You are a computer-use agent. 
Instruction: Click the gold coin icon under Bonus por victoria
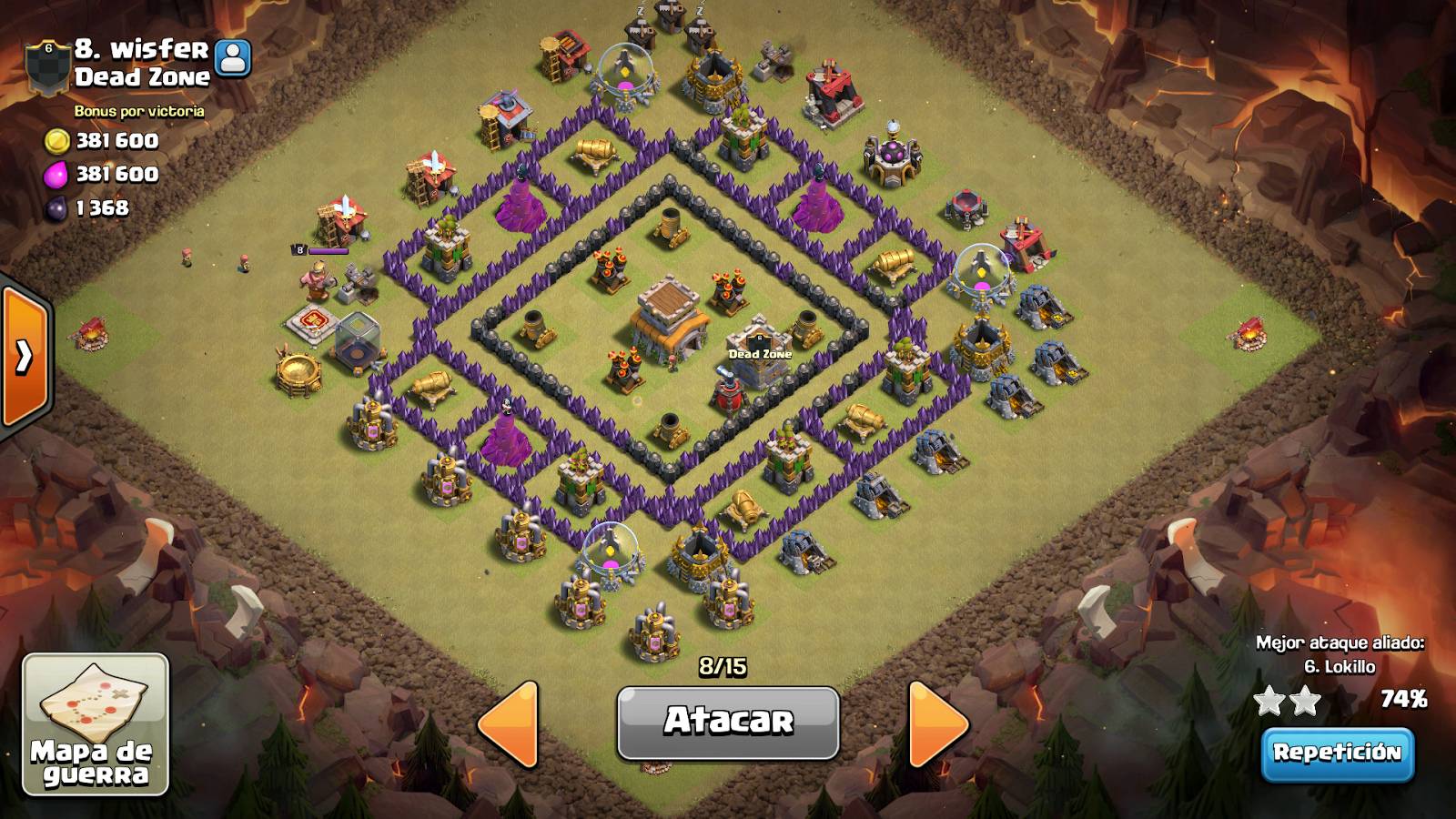(59, 140)
